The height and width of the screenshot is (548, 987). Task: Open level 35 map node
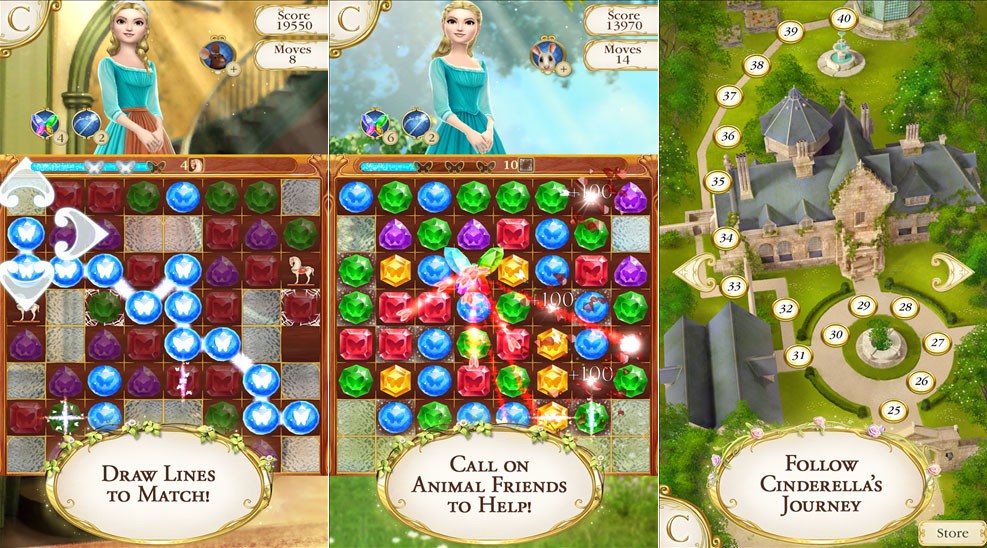click(x=717, y=182)
